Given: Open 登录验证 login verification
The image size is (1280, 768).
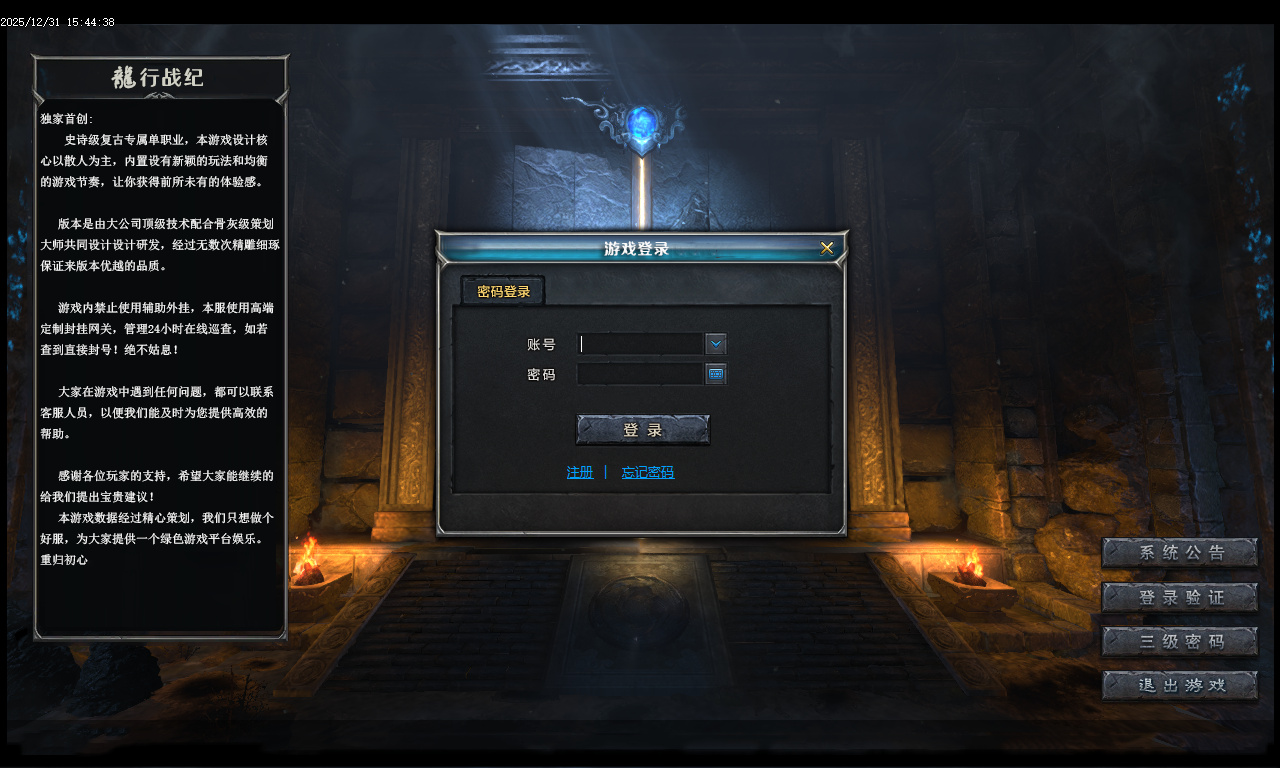Looking at the screenshot, I should [1180, 597].
